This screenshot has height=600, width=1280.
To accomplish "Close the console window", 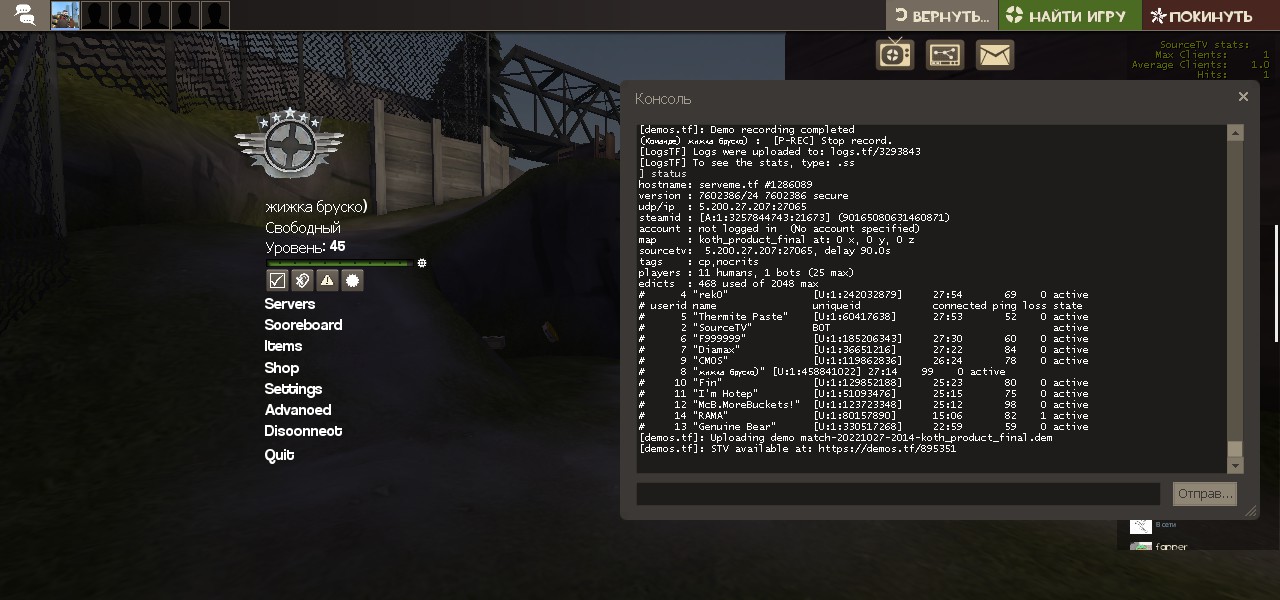I will point(1243,97).
